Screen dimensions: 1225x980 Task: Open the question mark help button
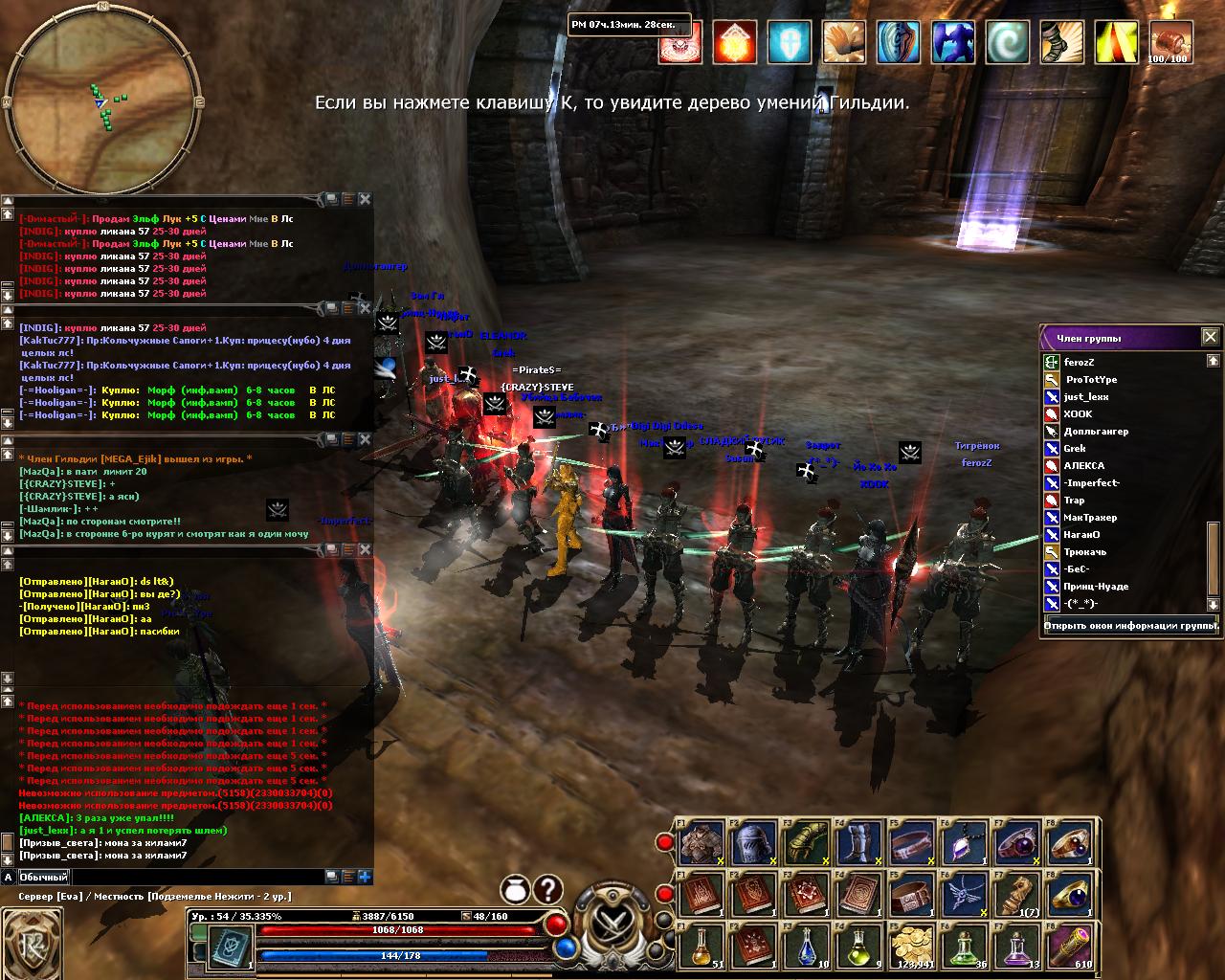tap(547, 890)
